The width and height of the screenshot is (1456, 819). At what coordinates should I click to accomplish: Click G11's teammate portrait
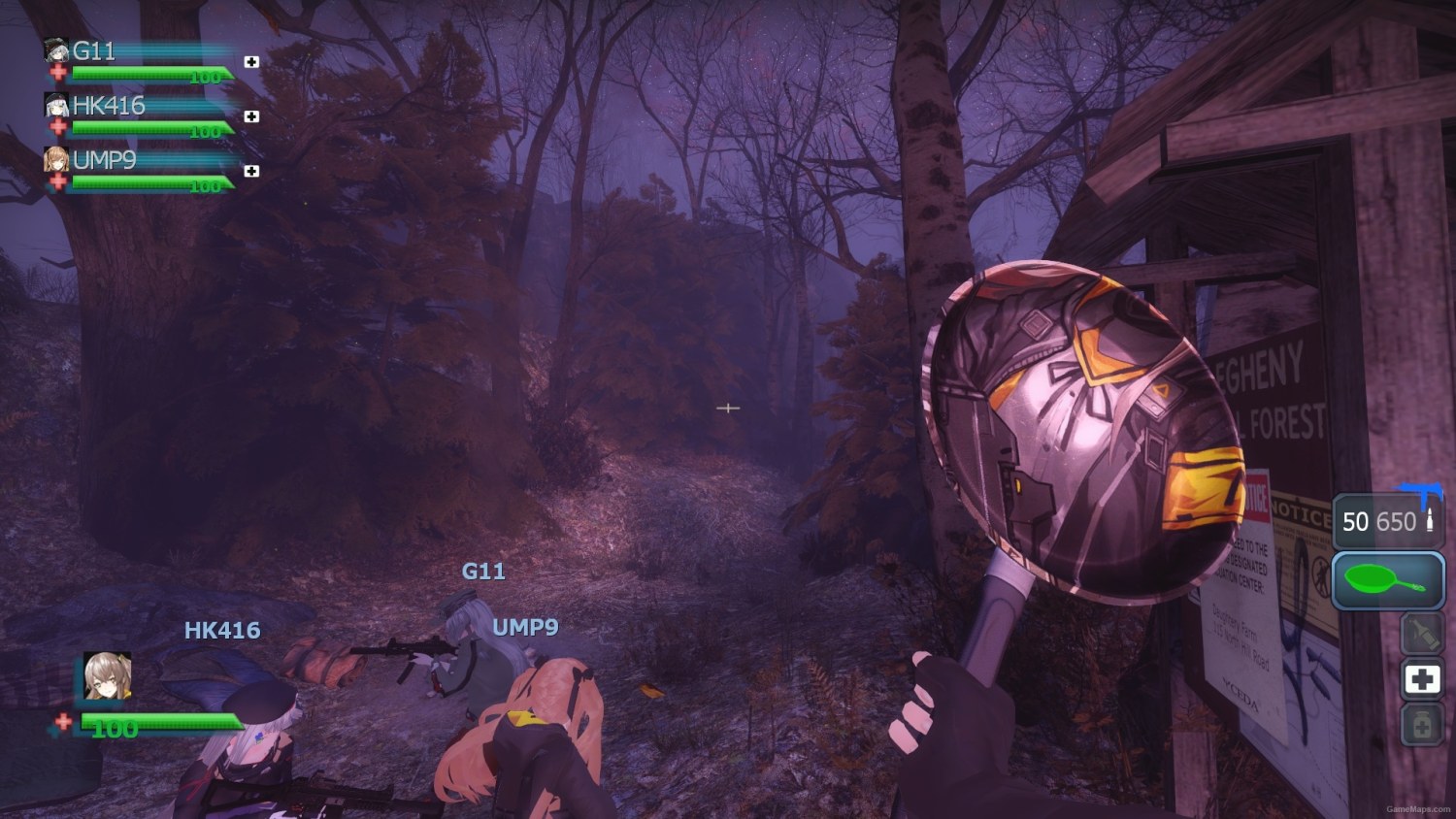point(56,51)
